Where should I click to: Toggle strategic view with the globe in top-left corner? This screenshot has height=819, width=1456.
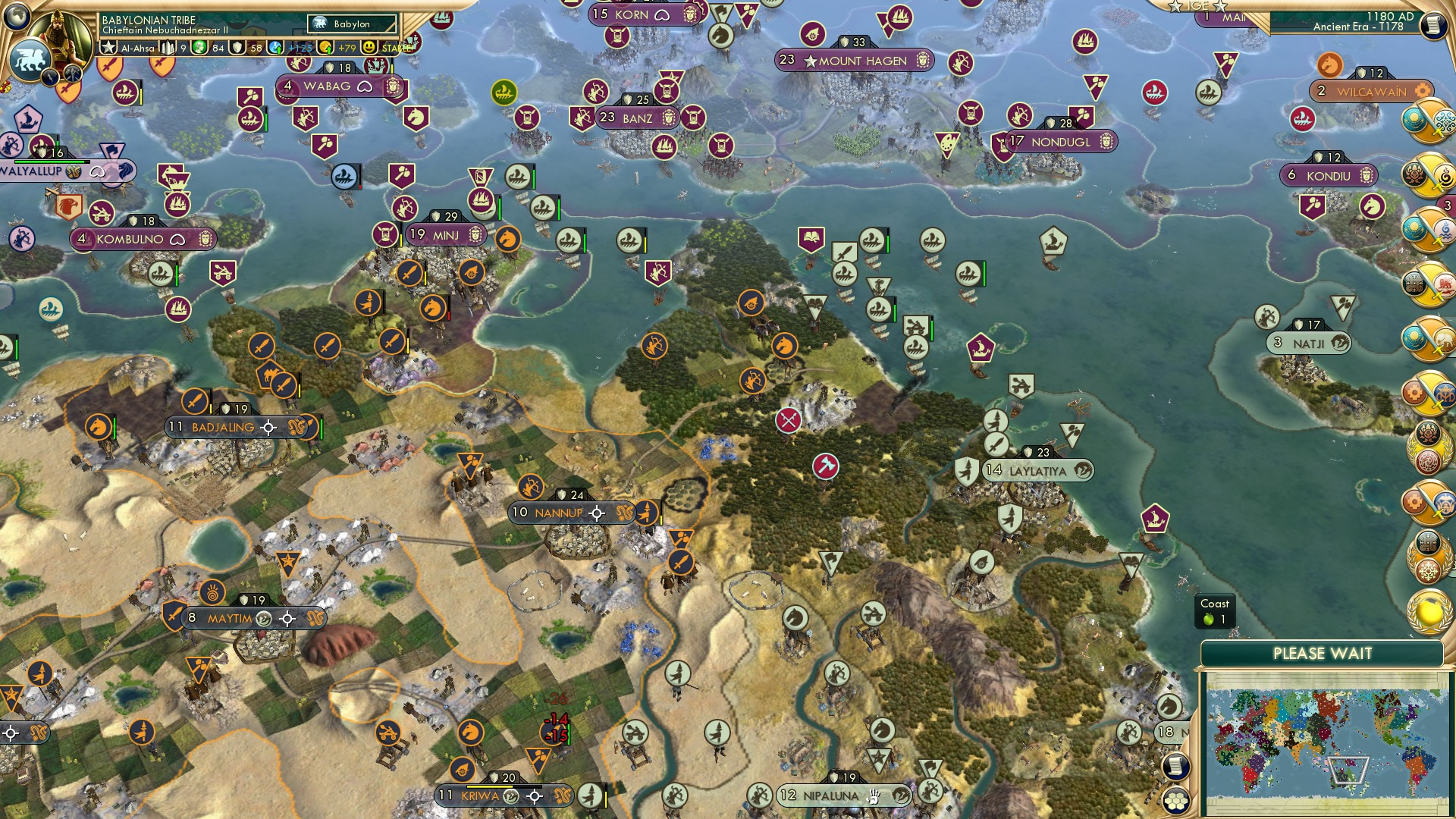[15, 15]
